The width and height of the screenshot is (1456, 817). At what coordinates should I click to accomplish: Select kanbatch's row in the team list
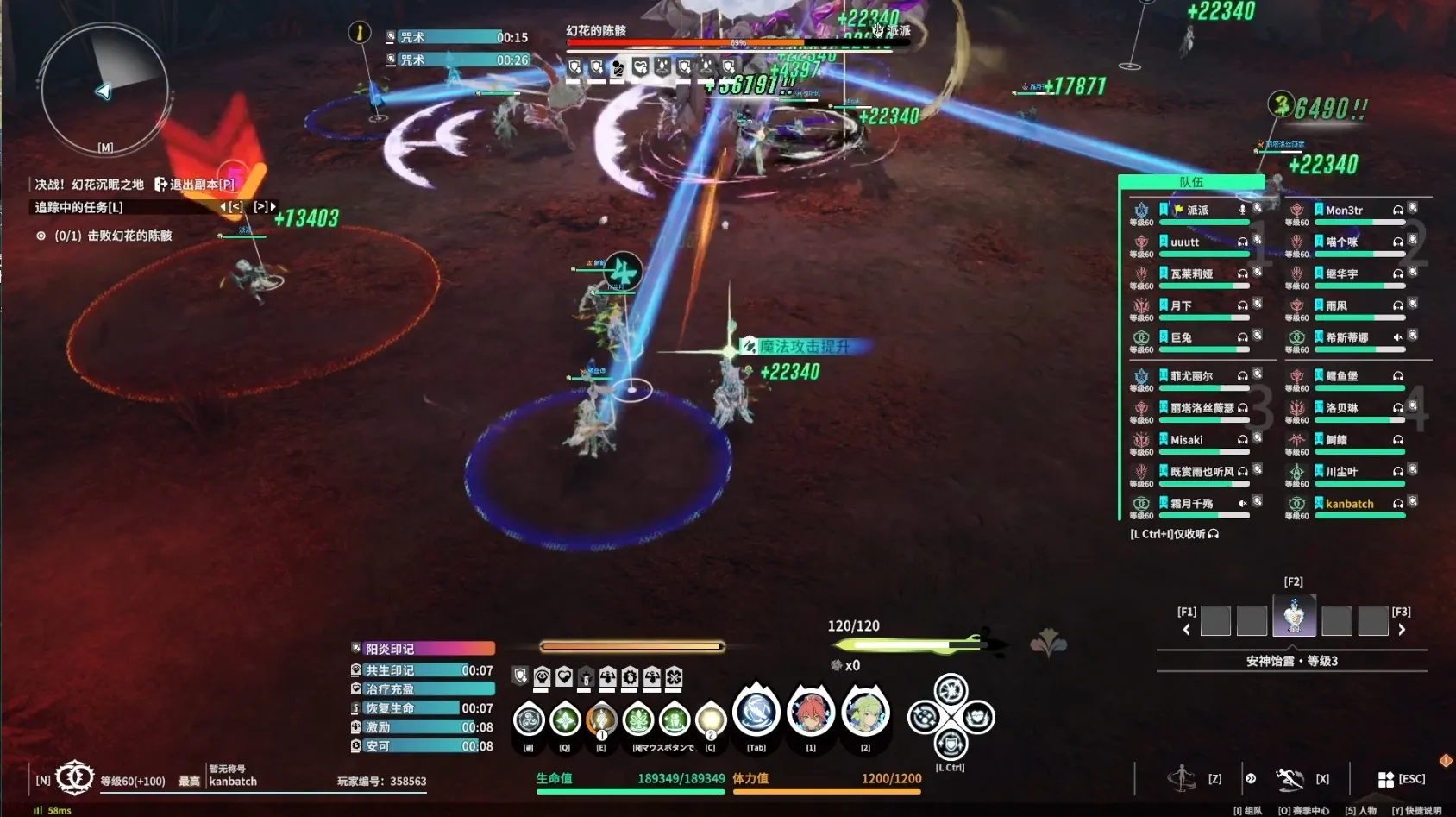pyautogui.click(x=1349, y=504)
